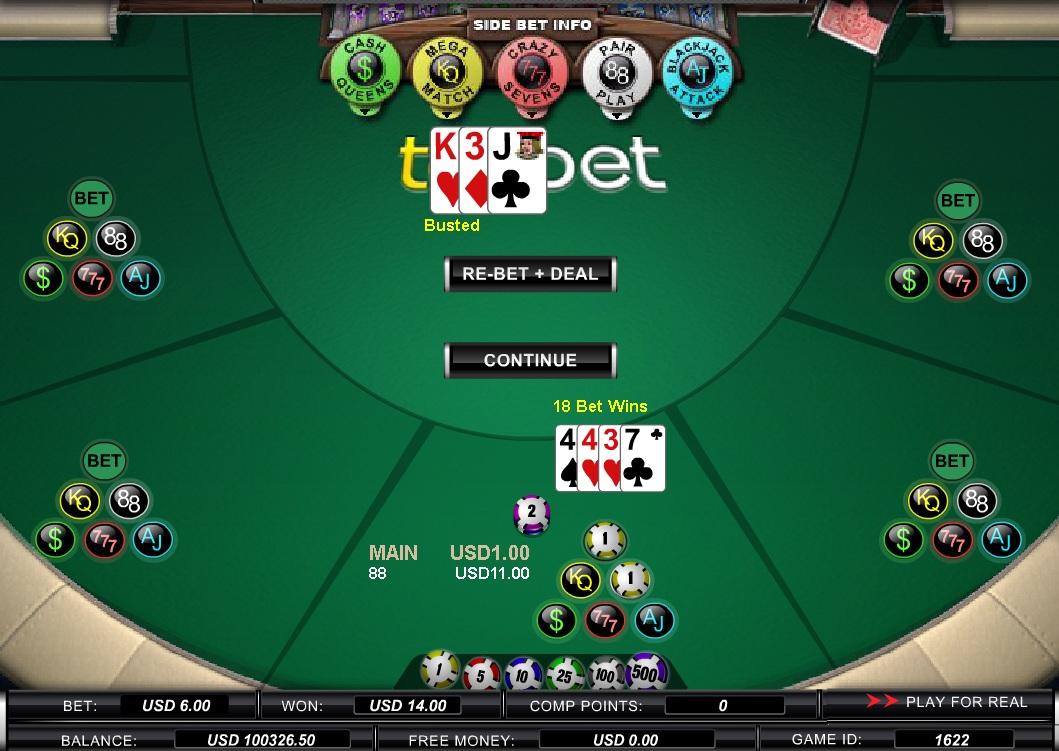Choose the blue 10 chip

[523, 674]
